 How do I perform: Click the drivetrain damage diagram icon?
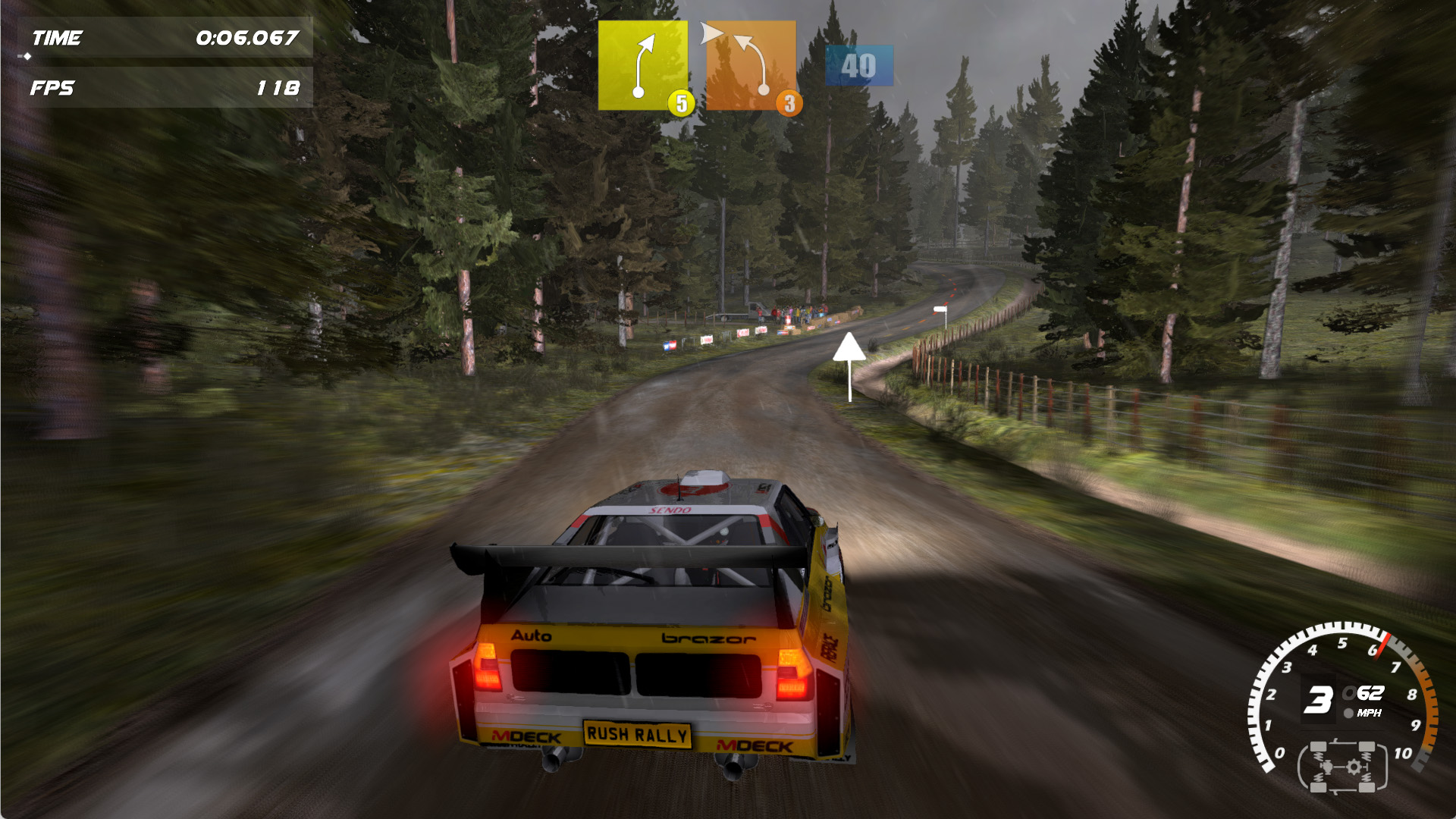click(x=1342, y=767)
